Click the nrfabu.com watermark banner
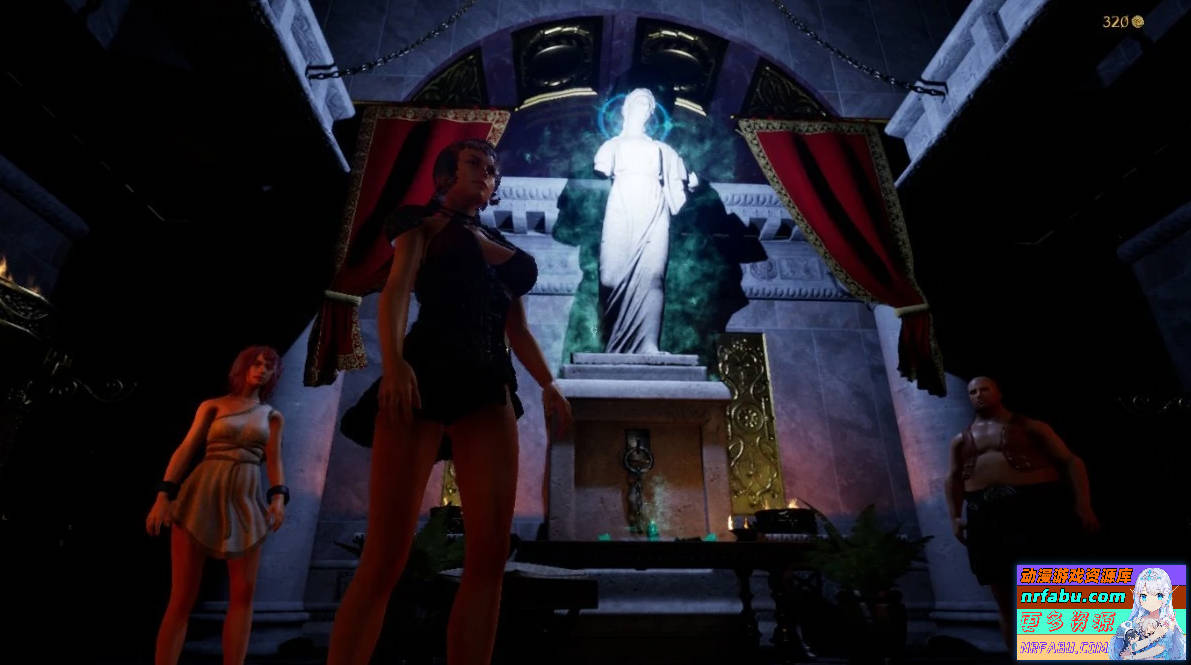 (1100, 612)
